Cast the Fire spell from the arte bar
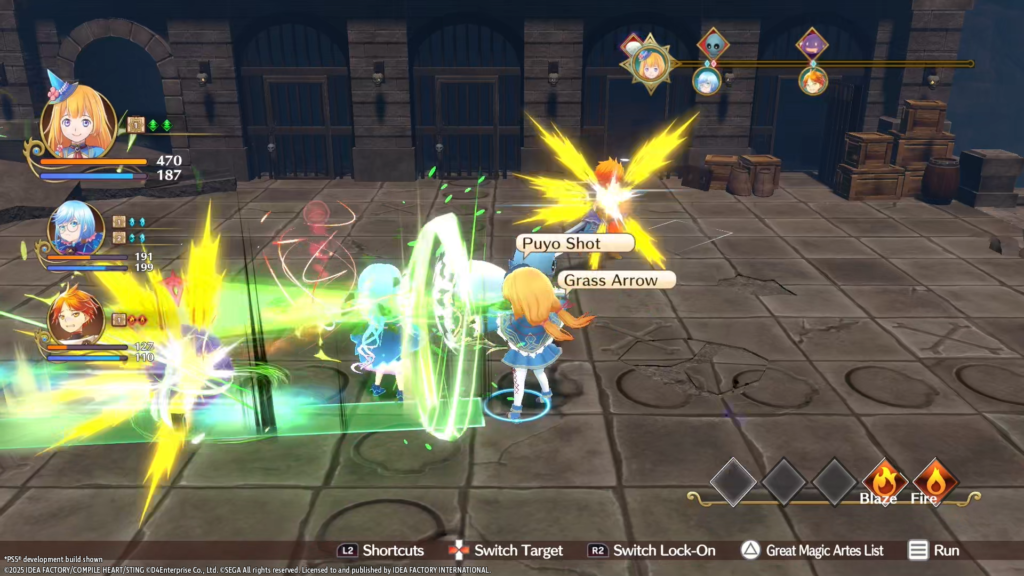The width and height of the screenshot is (1024, 576). [x=935, y=480]
